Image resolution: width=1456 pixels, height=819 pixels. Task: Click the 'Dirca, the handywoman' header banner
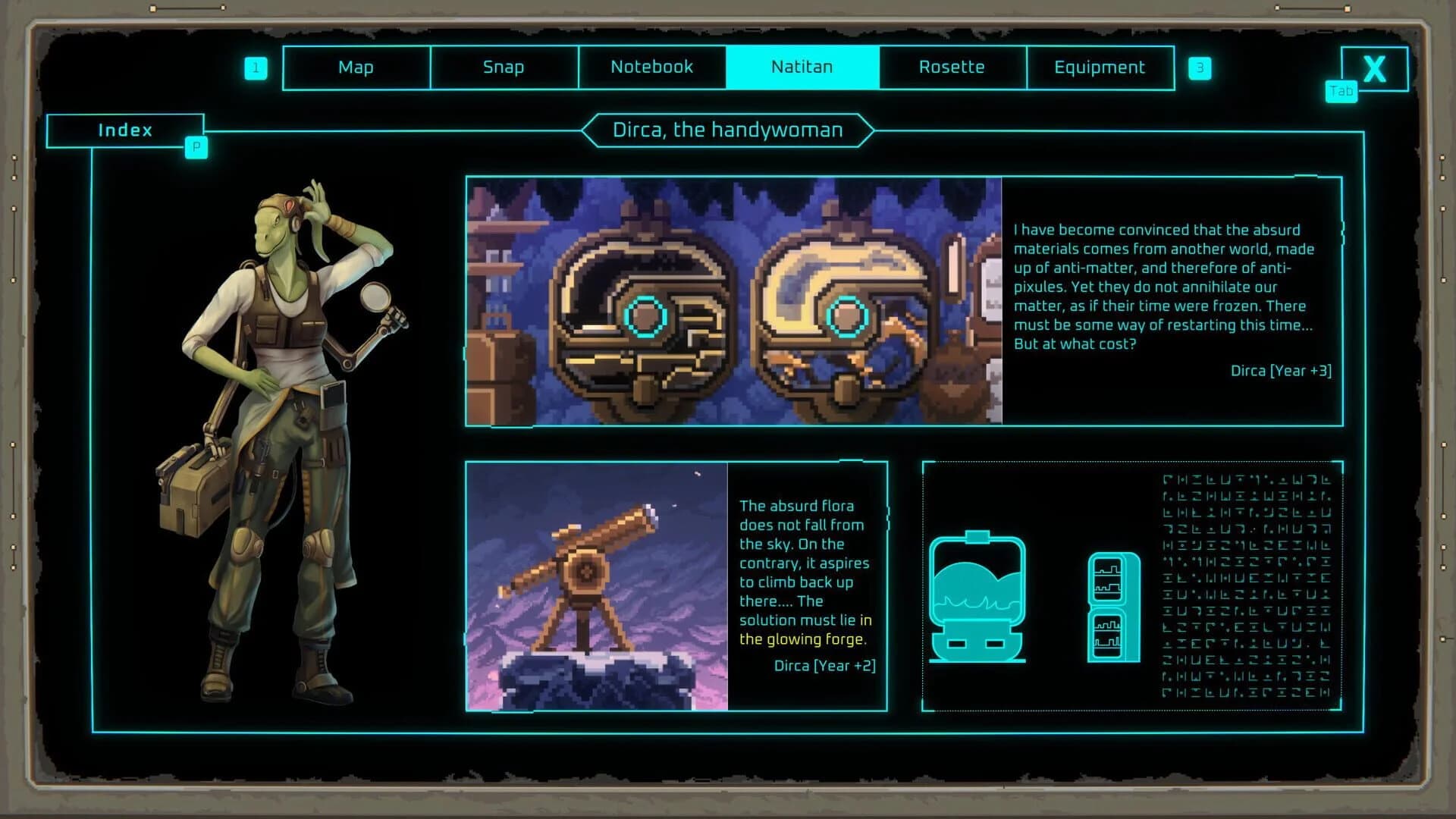pyautogui.click(x=726, y=130)
